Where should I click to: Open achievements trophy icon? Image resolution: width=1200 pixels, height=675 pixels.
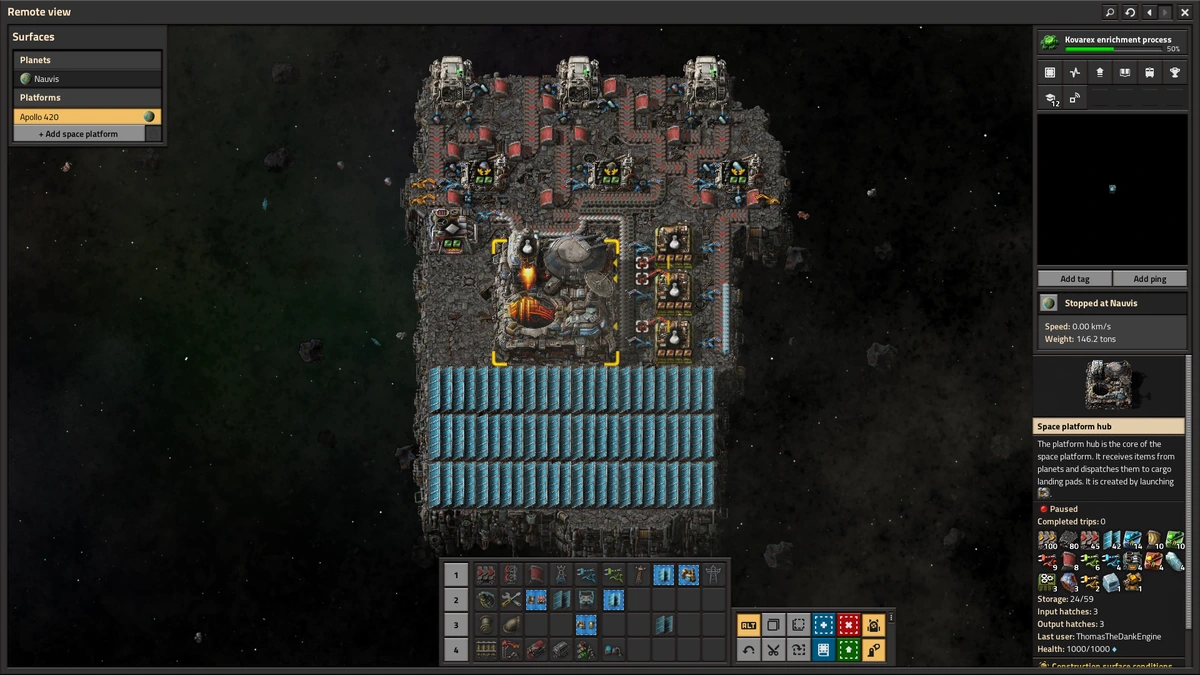click(1175, 72)
